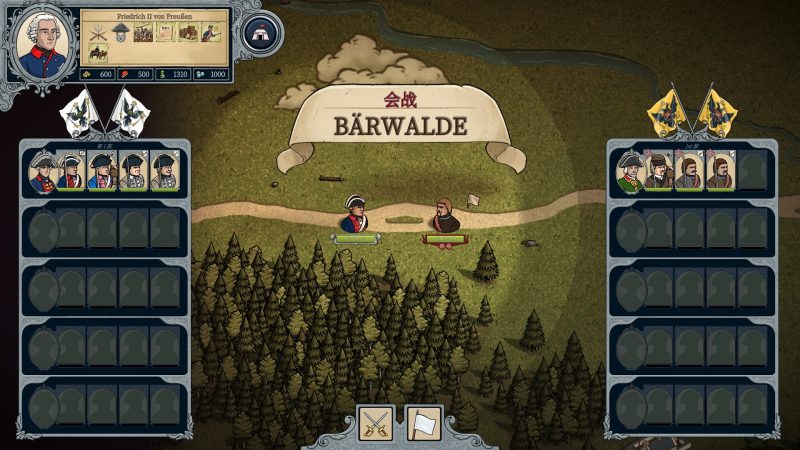The width and height of the screenshot is (800, 450).
Task: Select the Prussian general in the first army row
Action: (x=41, y=172)
